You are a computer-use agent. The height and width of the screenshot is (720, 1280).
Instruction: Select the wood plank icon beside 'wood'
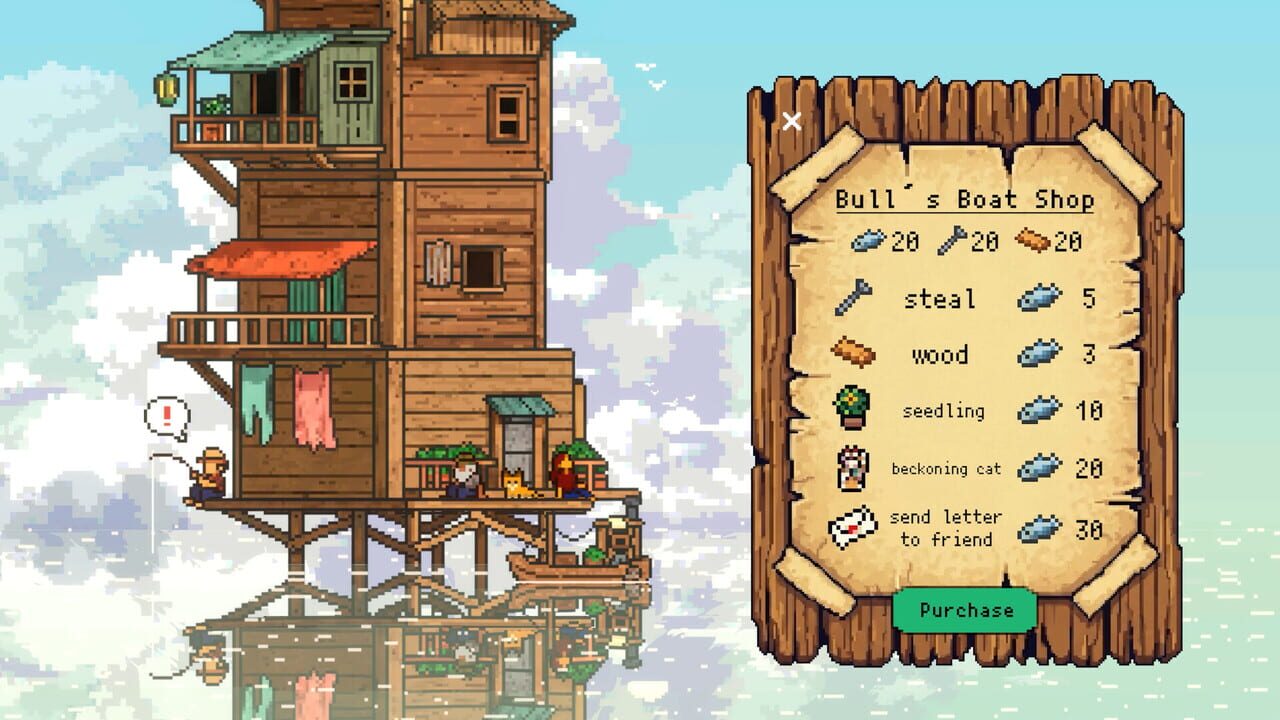852,353
